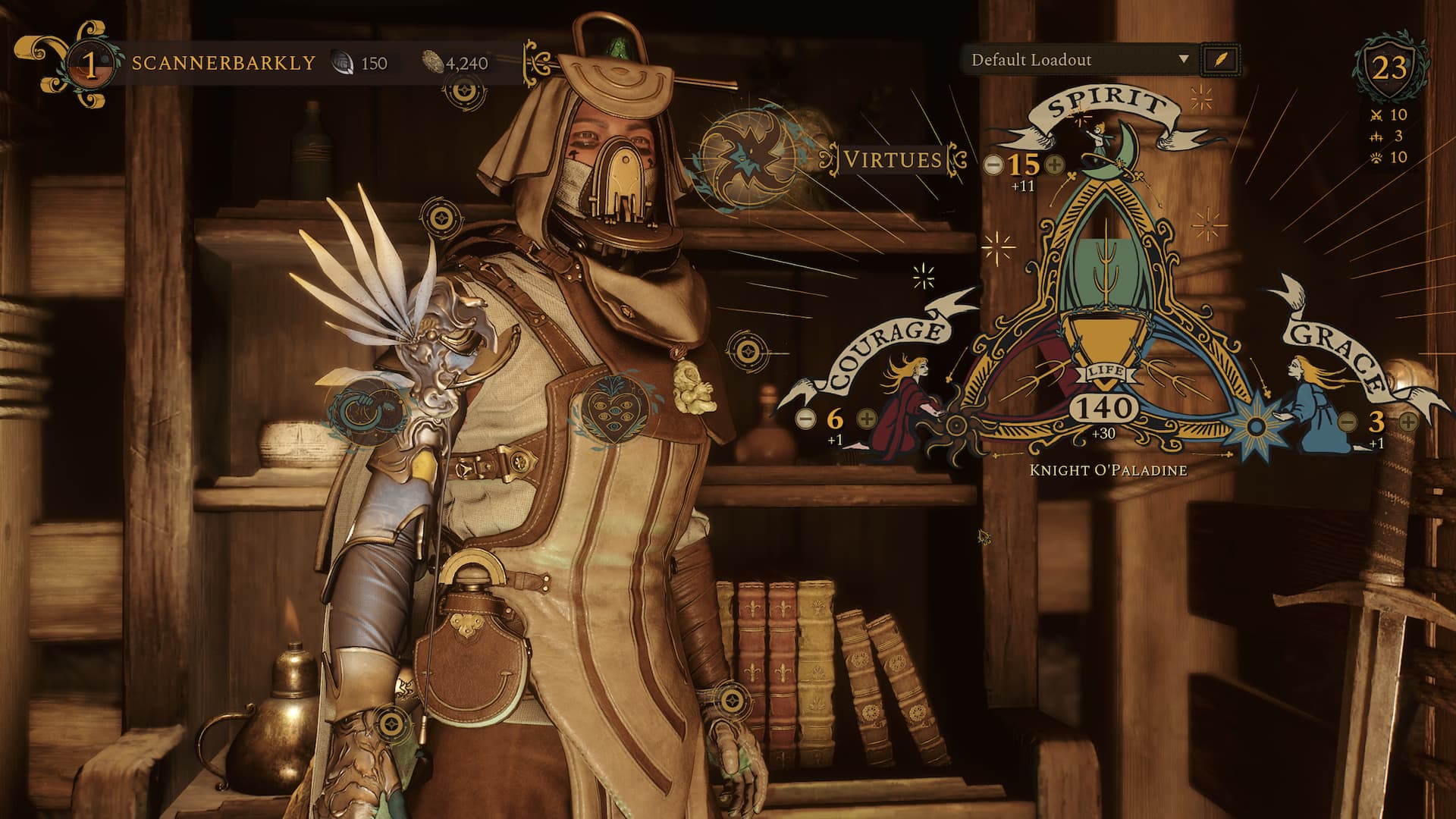Screen dimensions: 1456x819
Task: Select the Virtues label
Action: pos(893,160)
